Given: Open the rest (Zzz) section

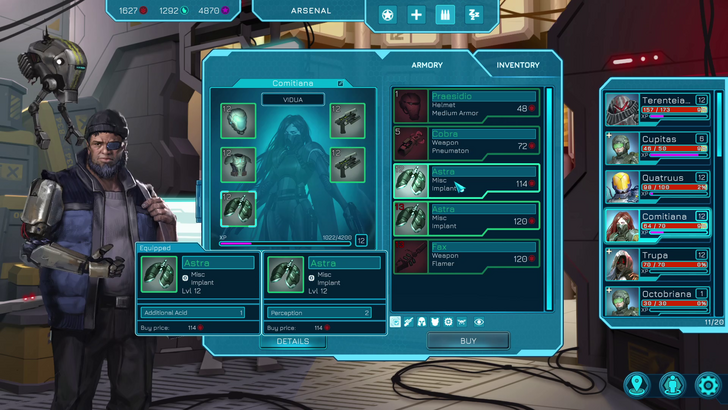Looking at the screenshot, I should click(x=474, y=14).
